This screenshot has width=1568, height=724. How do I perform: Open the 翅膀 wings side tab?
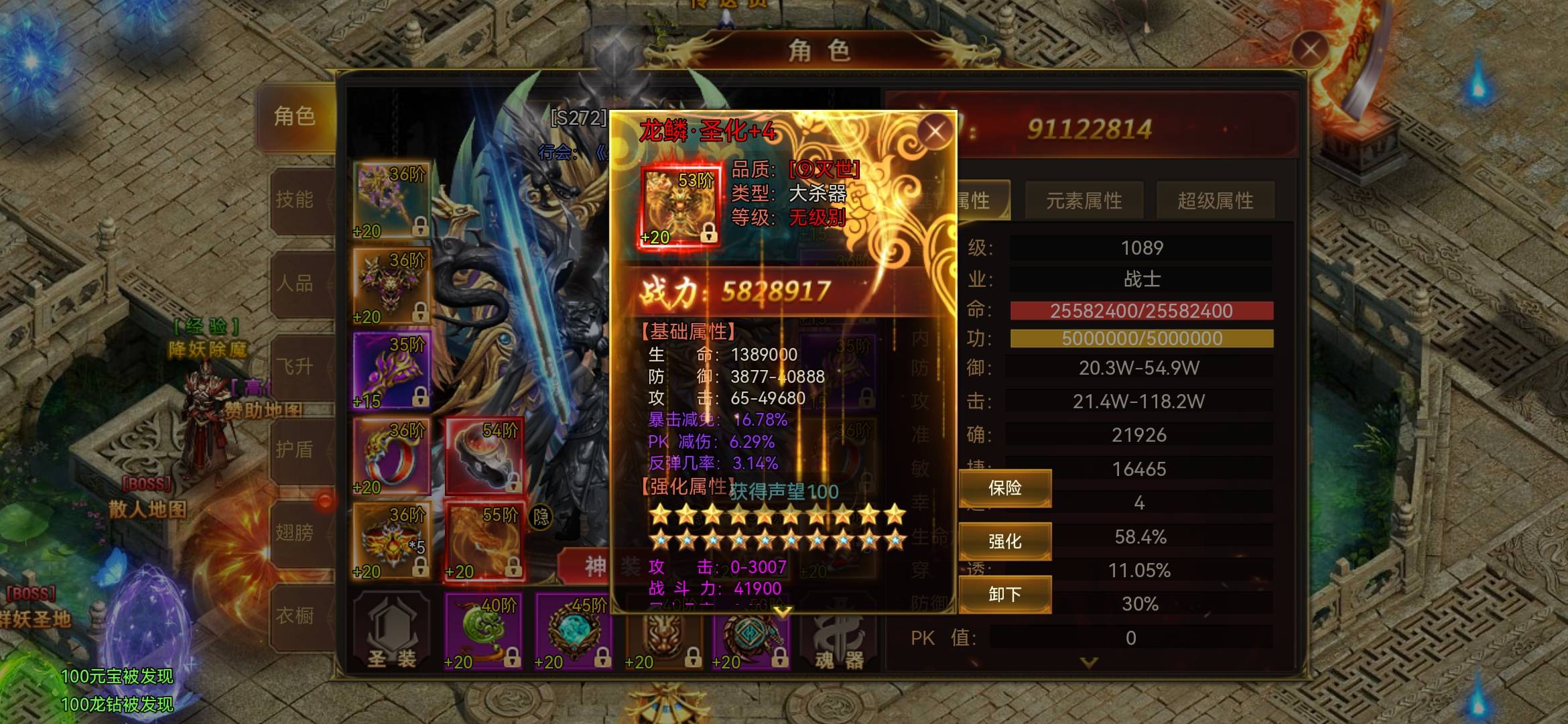pos(295,533)
